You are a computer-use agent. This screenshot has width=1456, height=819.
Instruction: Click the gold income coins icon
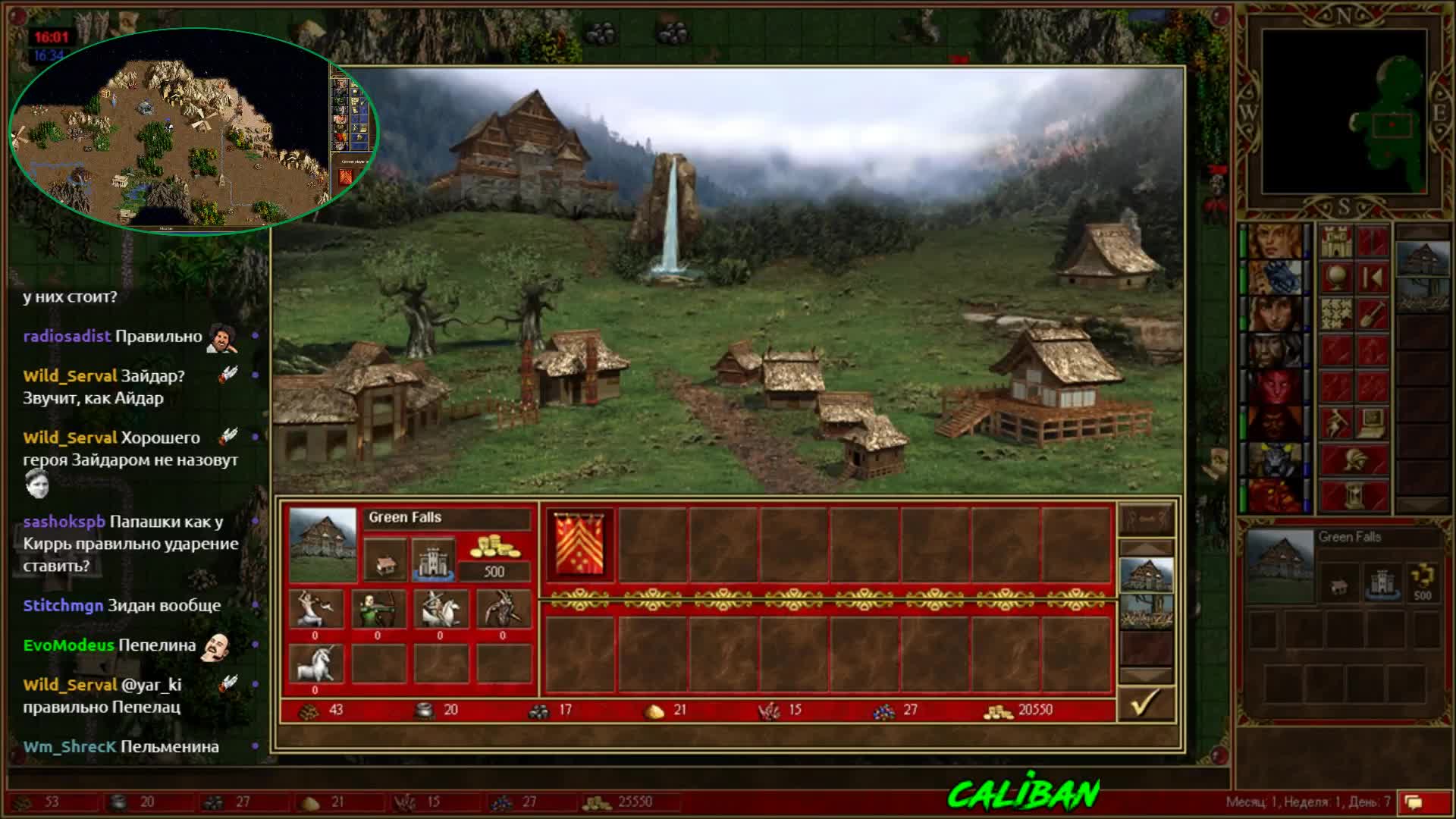pyautogui.click(x=494, y=548)
